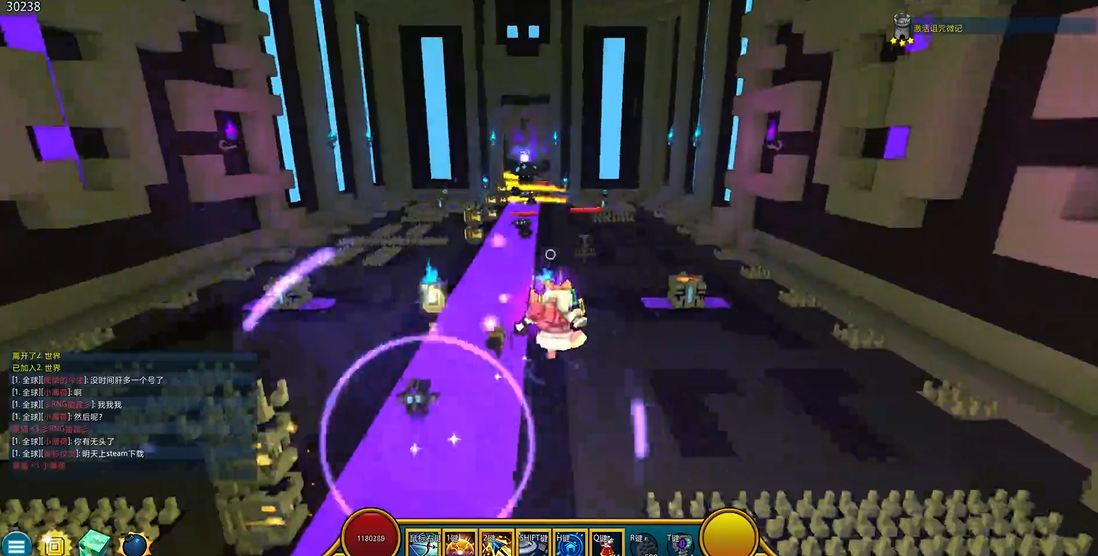Click the yellow gear-framed square icon
The image size is (1098, 556).
pyautogui.click(x=56, y=545)
